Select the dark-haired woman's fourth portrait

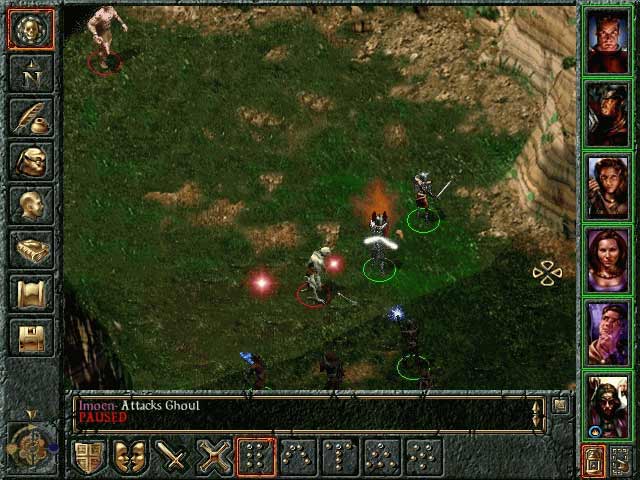coord(607,260)
